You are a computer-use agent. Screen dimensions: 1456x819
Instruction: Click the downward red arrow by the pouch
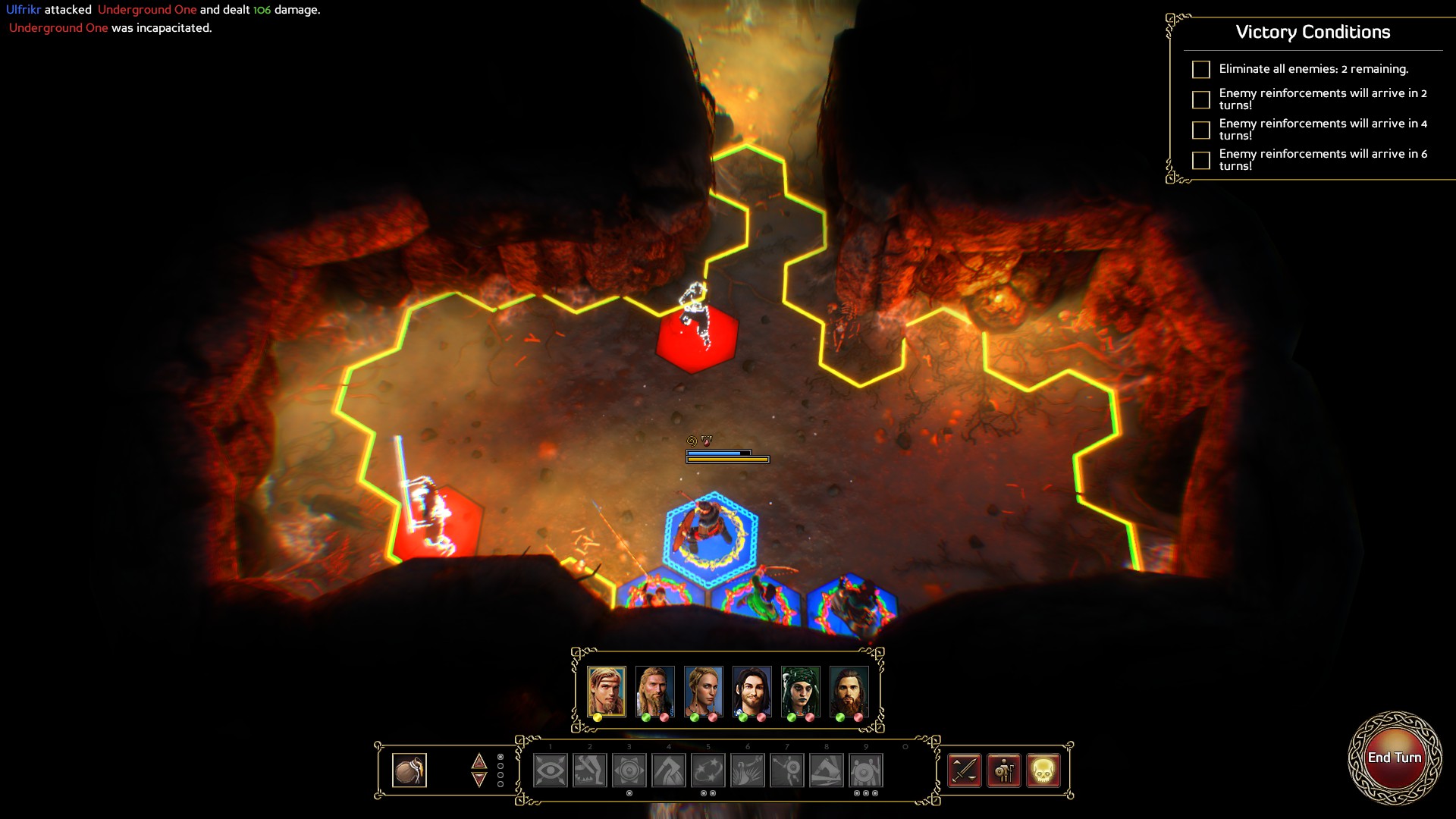(x=479, y=780)
